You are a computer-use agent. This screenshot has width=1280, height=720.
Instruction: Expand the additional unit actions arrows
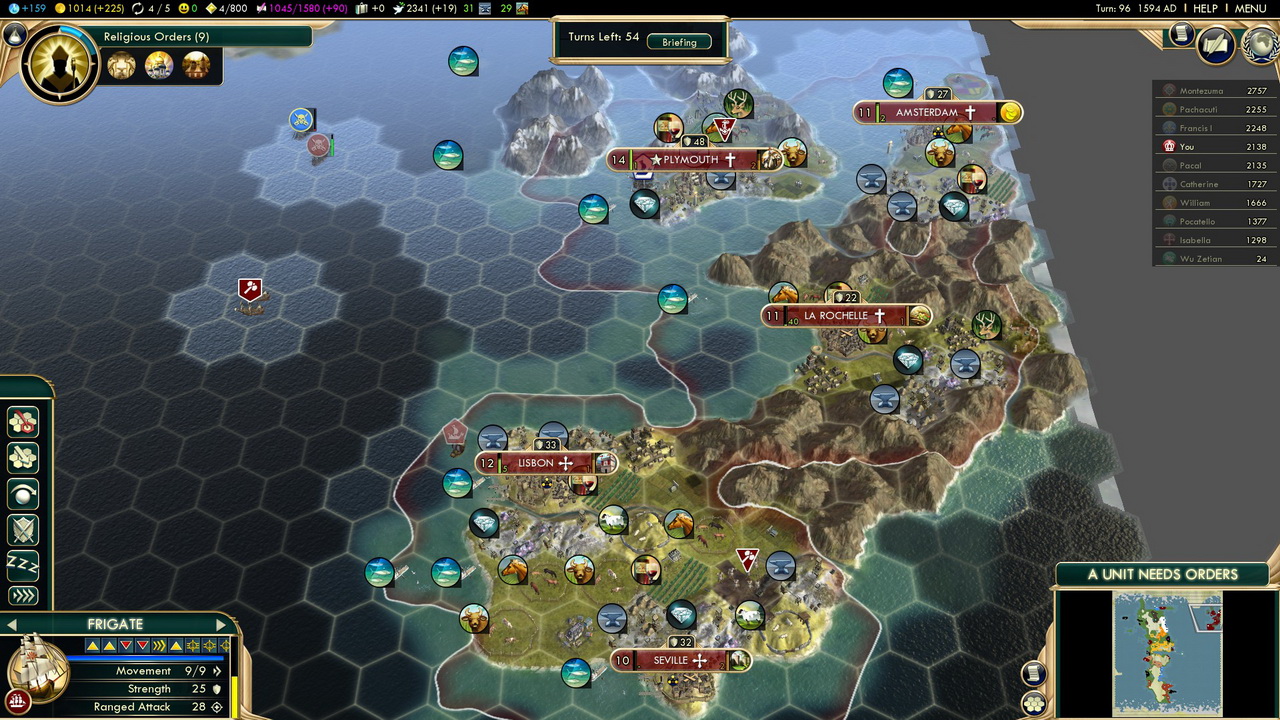22,596
